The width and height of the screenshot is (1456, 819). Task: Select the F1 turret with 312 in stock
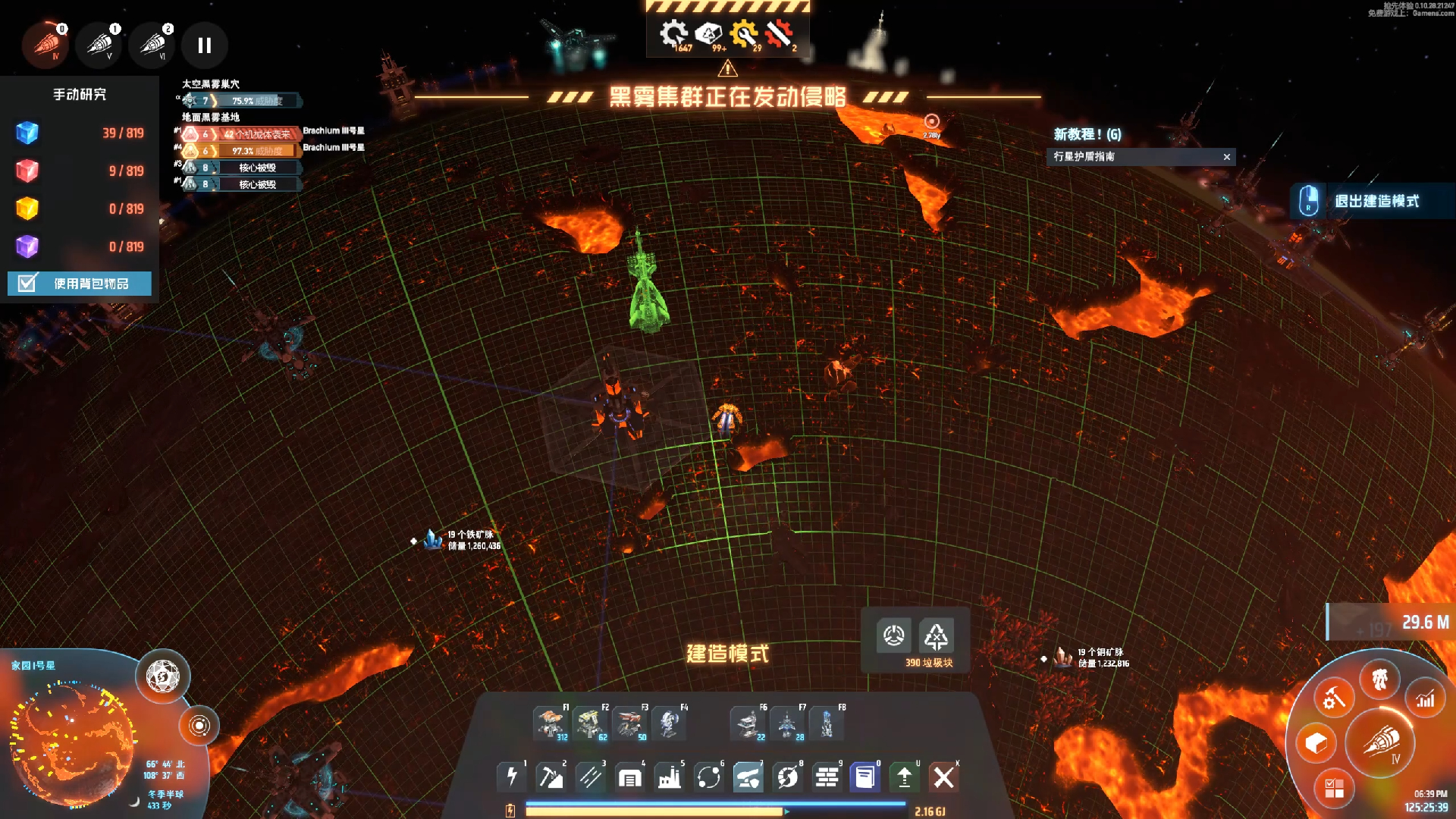coord(550,723)
